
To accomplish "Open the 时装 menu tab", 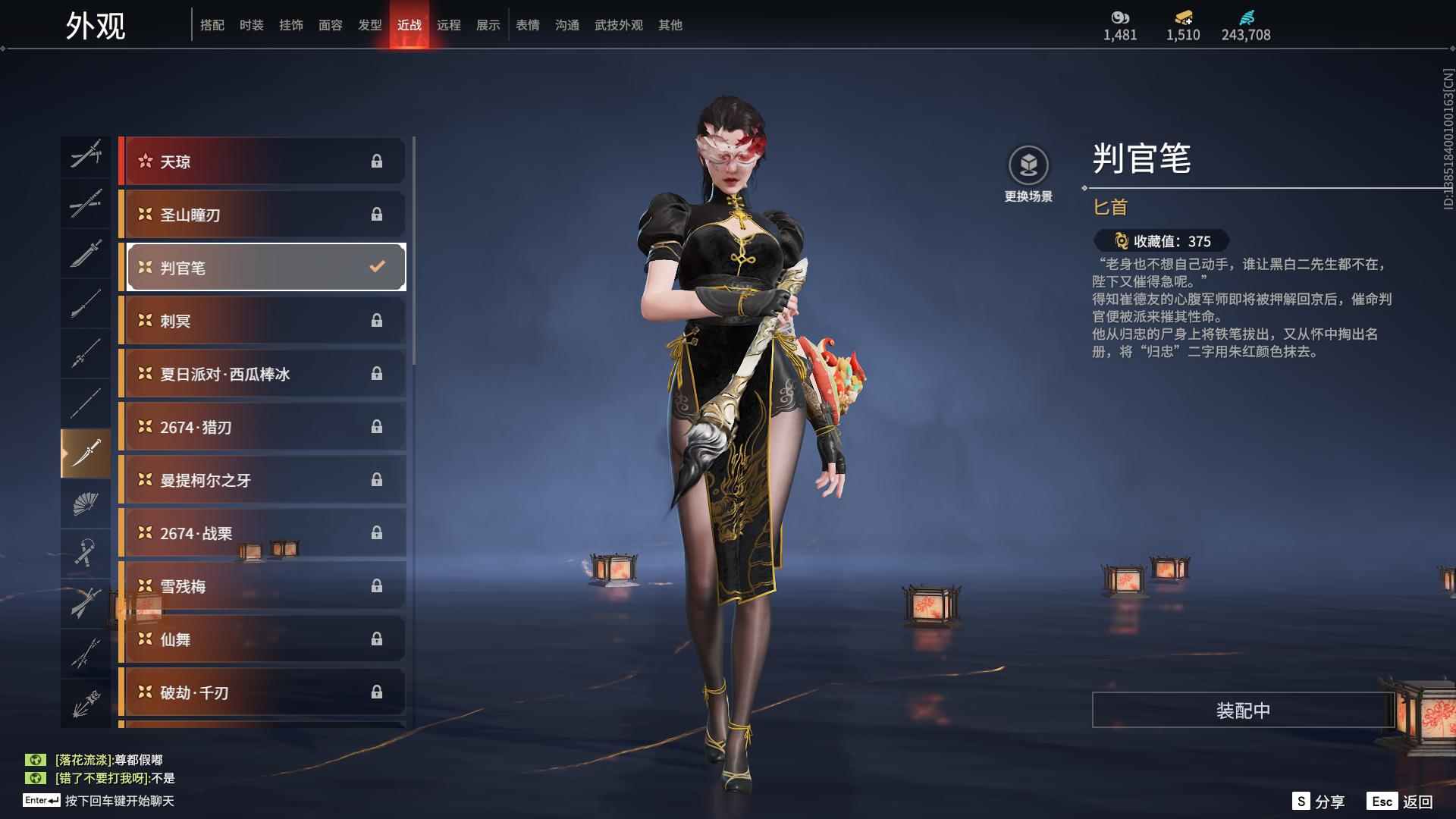I will point(253,25).
